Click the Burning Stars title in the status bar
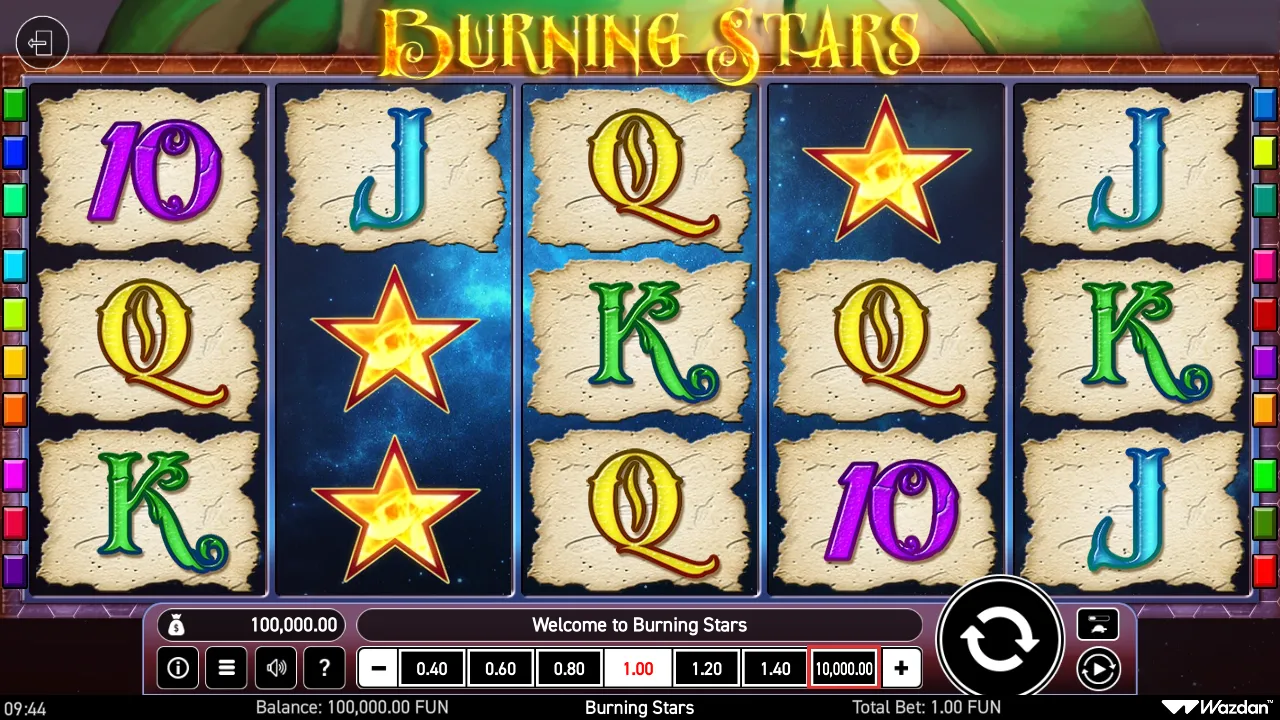This screenshot has height=720, width=1280. pos(639,707)
